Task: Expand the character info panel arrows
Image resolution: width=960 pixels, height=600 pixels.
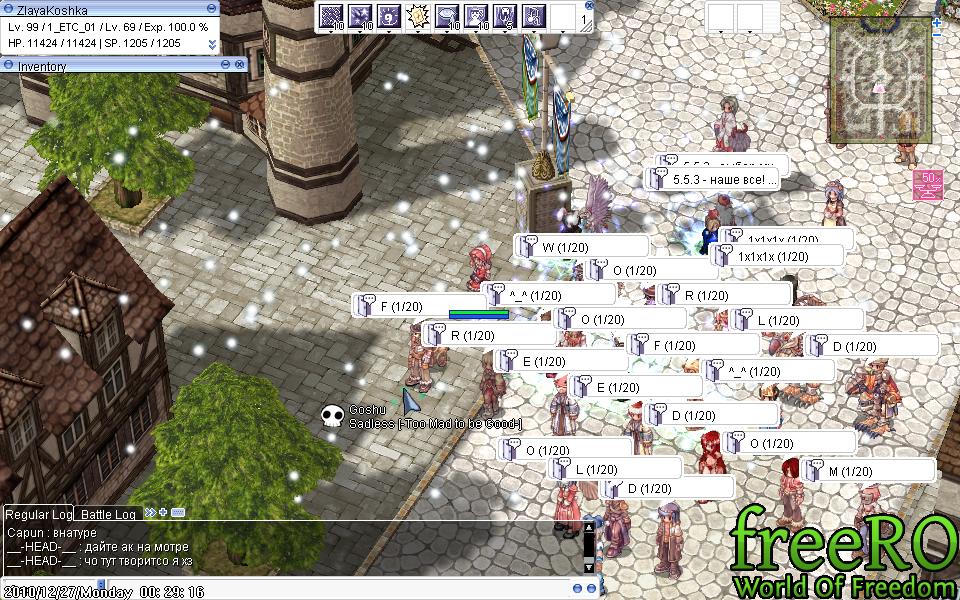Action: 212,44
